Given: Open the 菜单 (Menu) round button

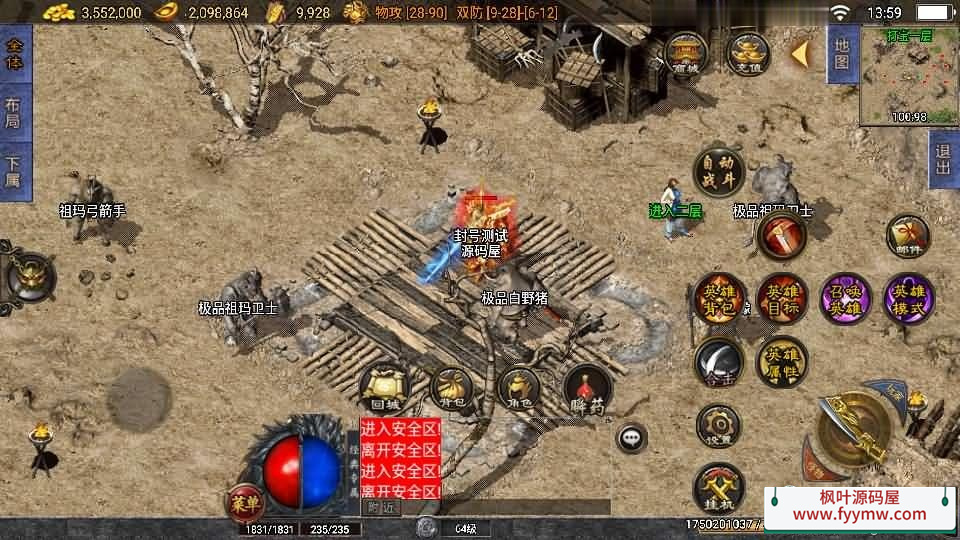Looking at the screenshot, I should click(x=245, y=500).
